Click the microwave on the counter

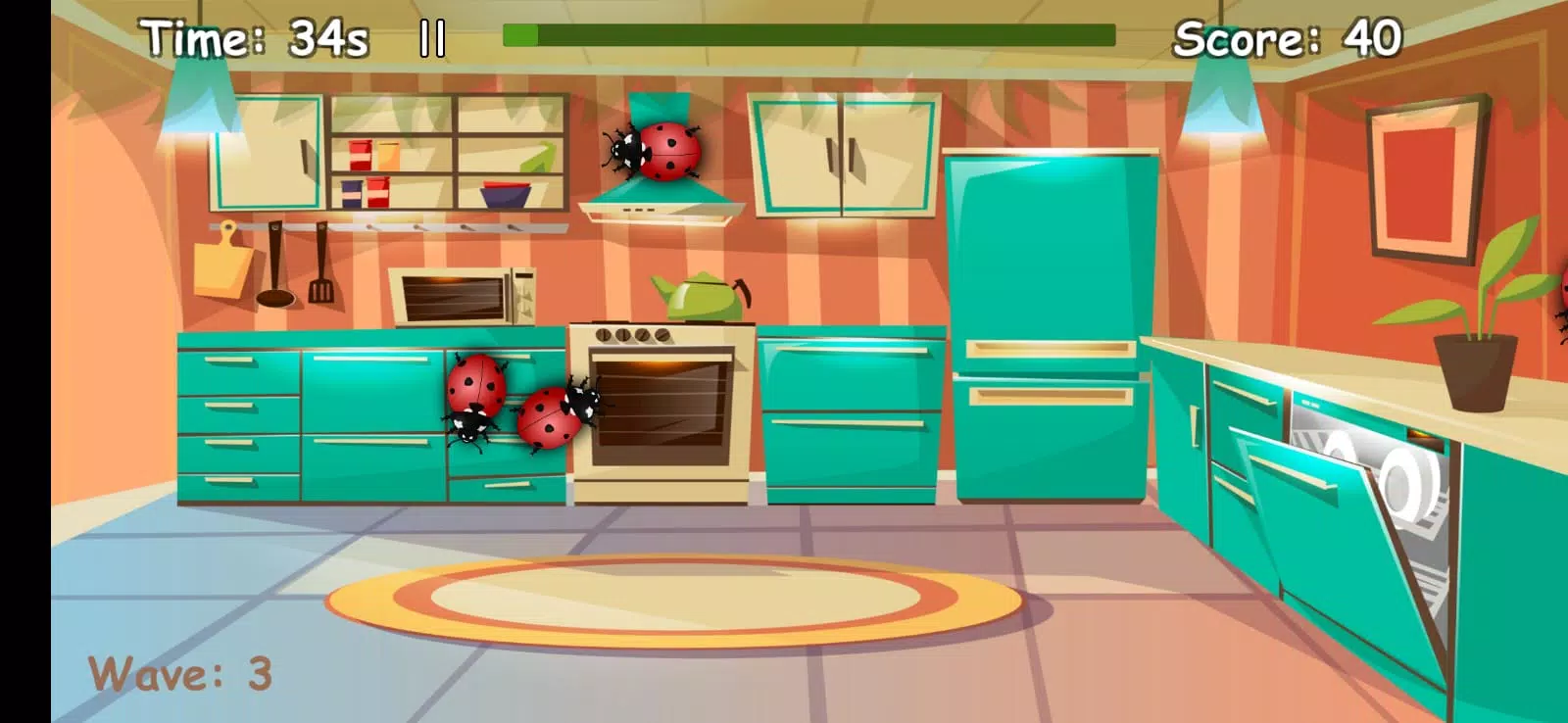(464, 294)
